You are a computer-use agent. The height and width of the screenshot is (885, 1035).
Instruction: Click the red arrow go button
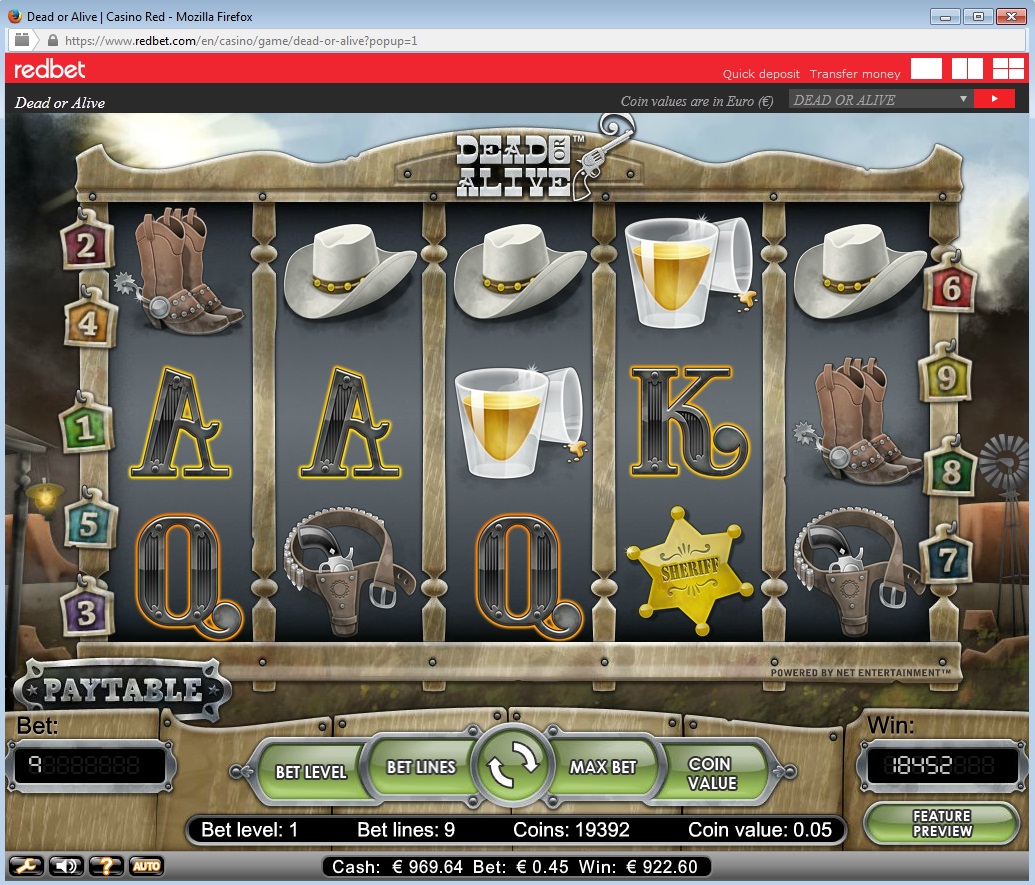tap(994, 99)
